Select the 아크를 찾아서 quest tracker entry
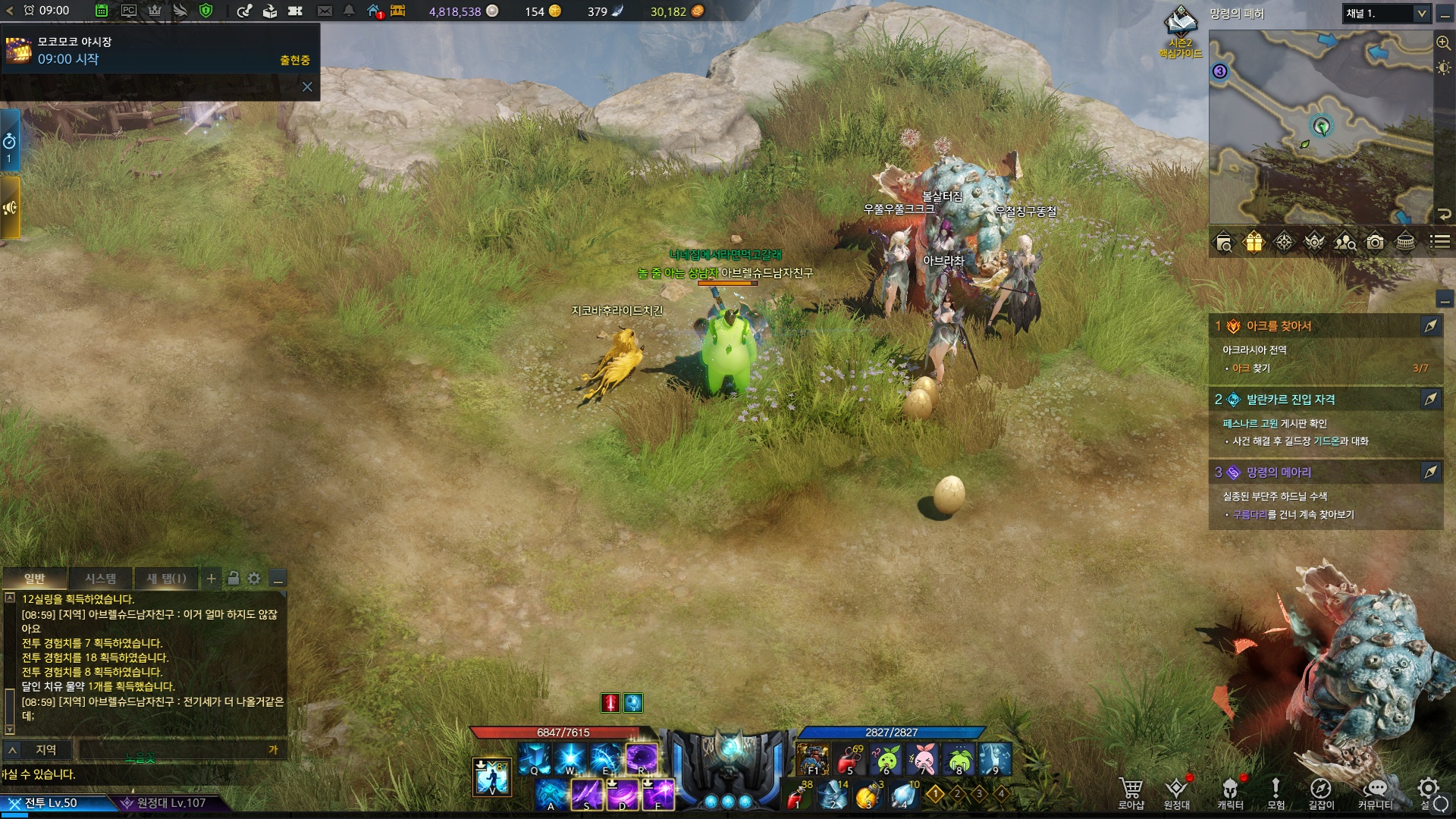This screenshot has height=819, width=1456. click(1279, 326)
